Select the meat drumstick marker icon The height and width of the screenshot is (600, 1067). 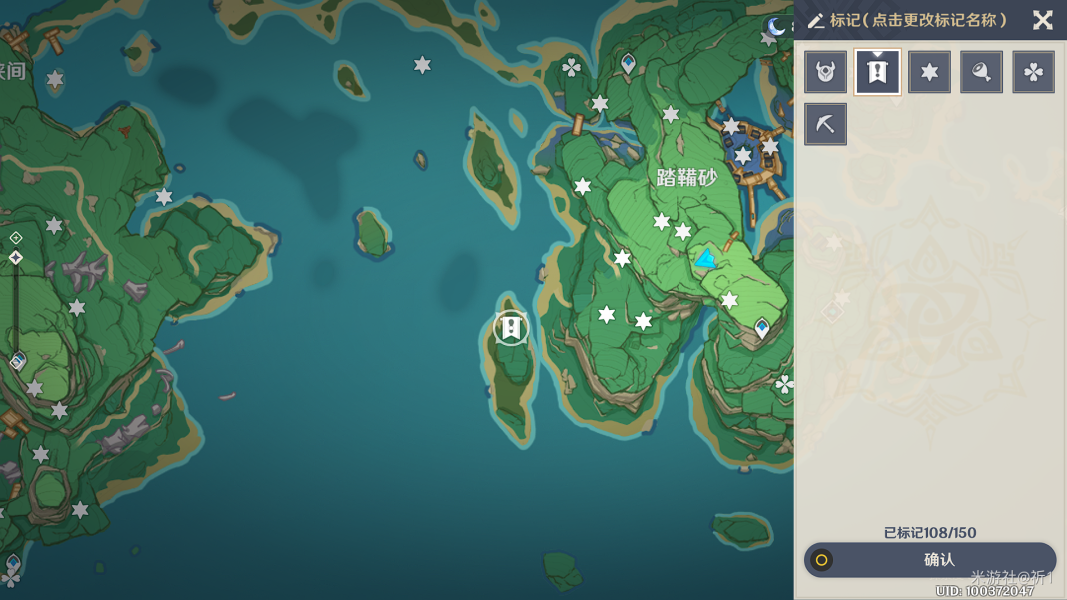(981, 72)
